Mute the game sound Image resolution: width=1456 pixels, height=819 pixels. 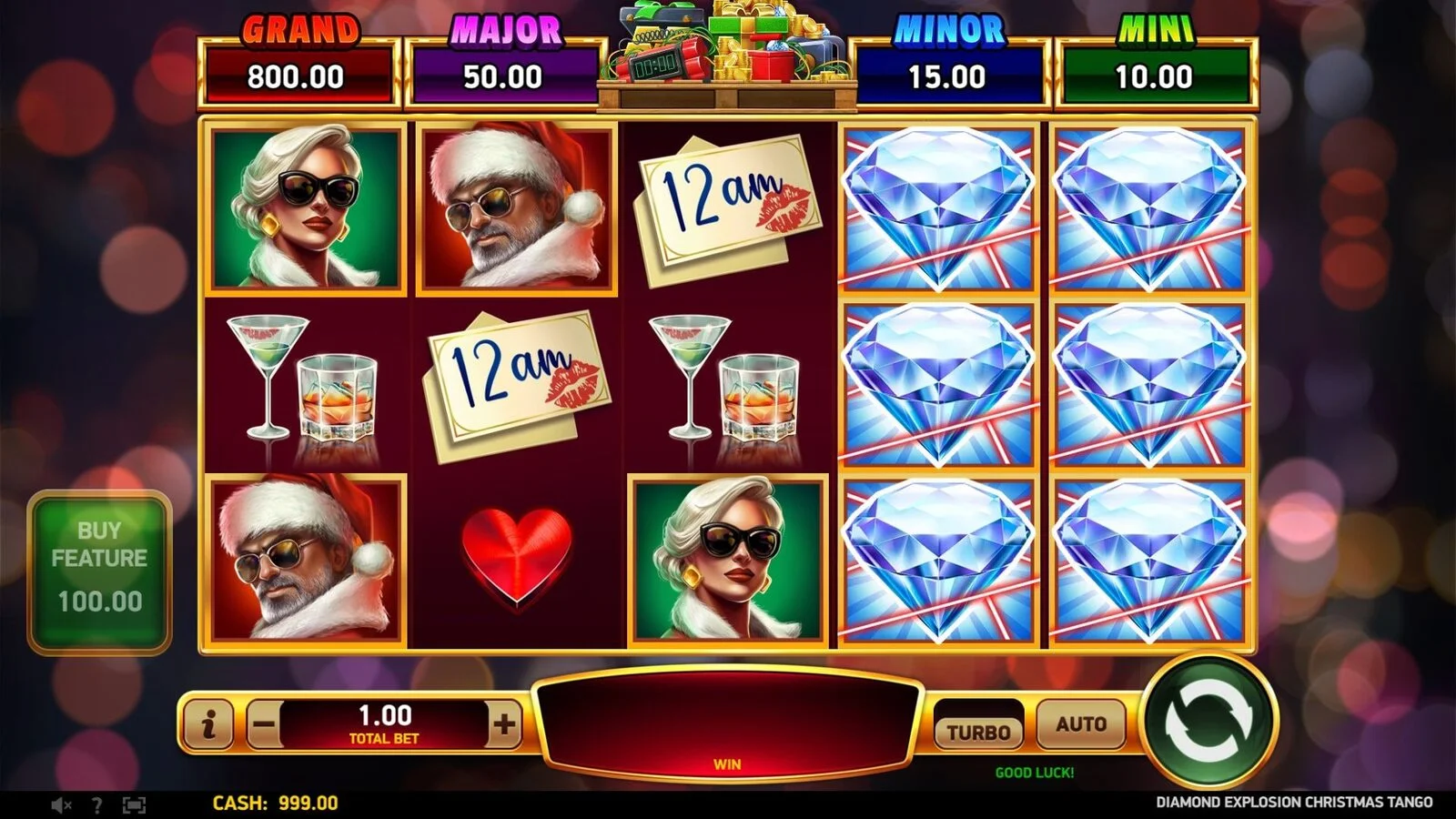[61, 804]
